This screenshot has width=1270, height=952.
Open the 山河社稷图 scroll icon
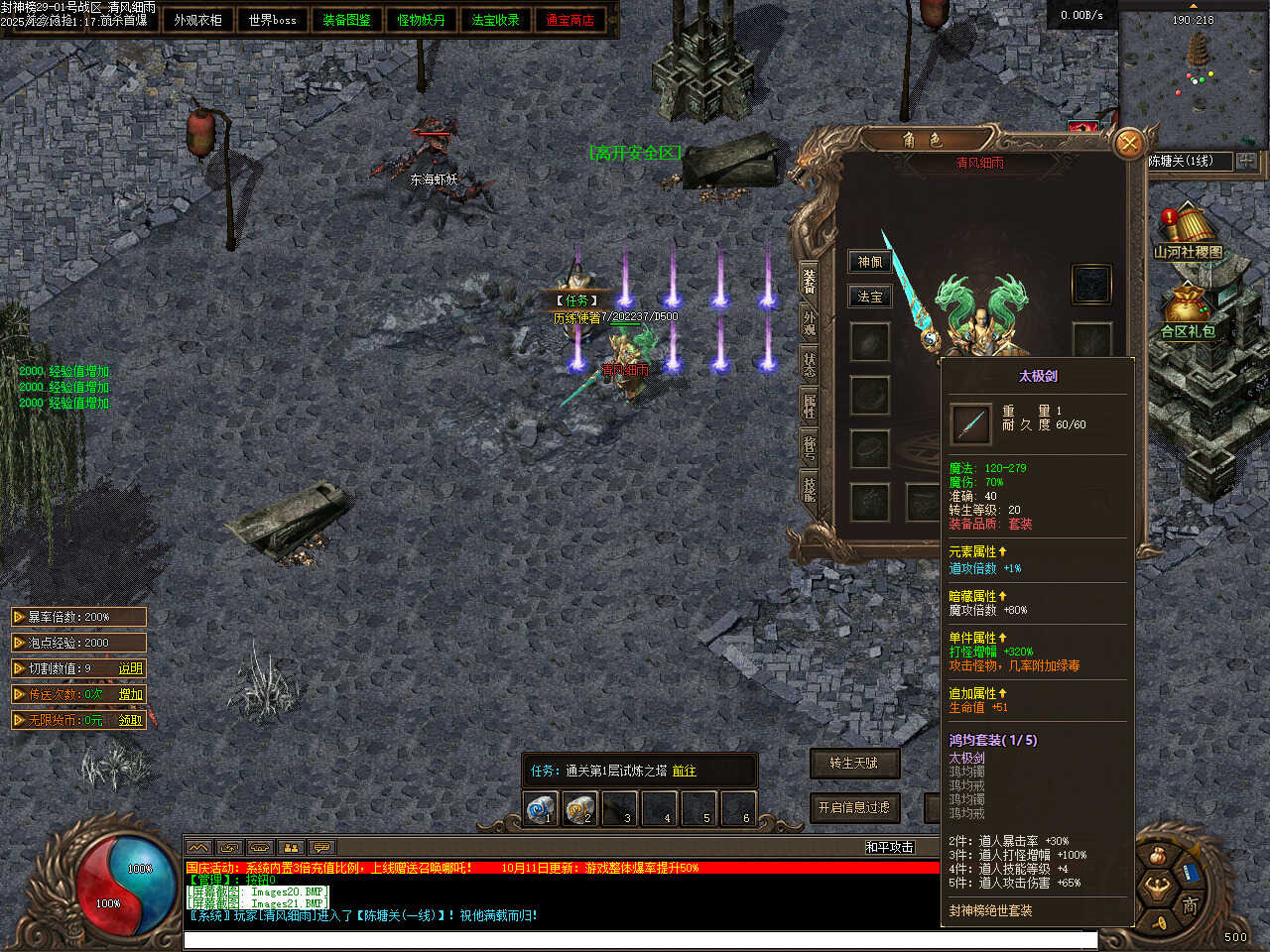pyautogui.click(x=1187, y=232)
